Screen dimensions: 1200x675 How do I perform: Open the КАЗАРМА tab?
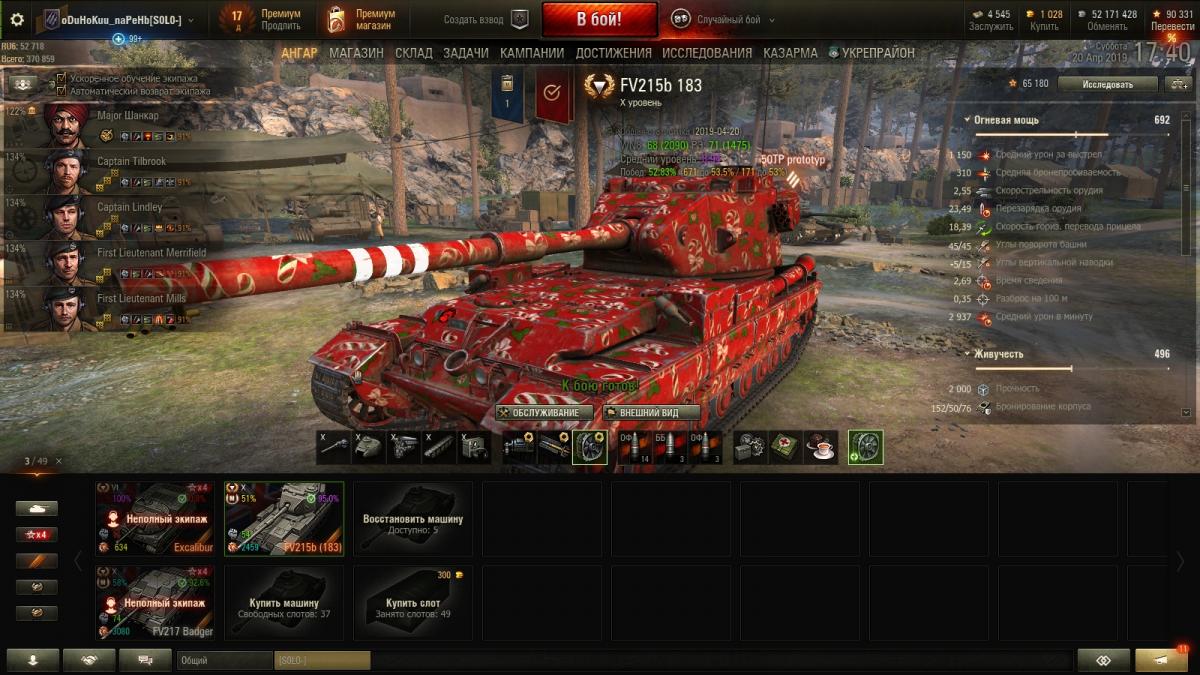[x=790, y=53]
